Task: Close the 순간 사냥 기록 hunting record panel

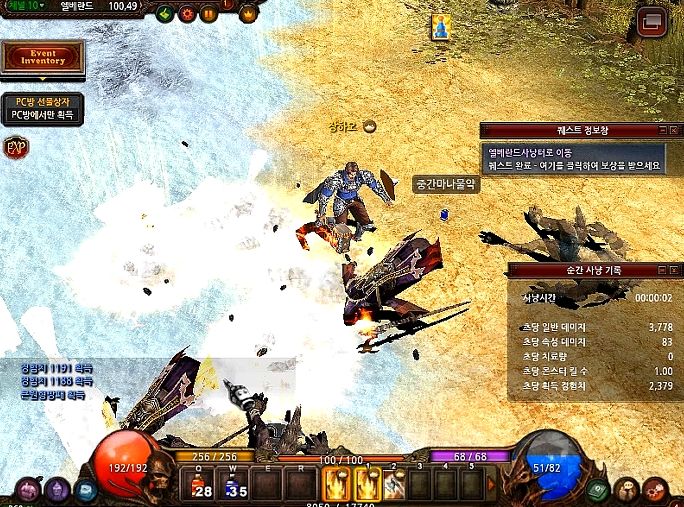Action: (676, 270)
